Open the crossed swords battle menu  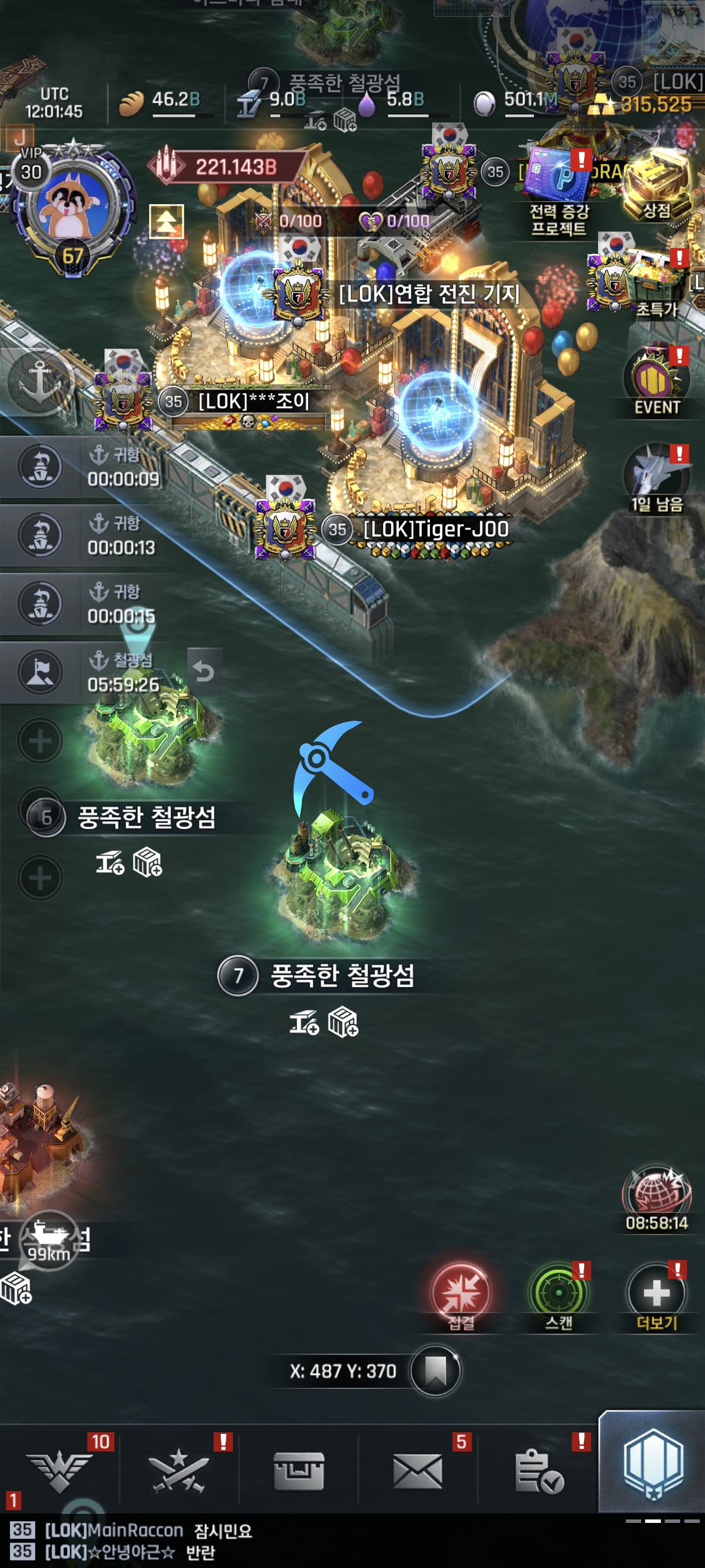click(179, 1471)
